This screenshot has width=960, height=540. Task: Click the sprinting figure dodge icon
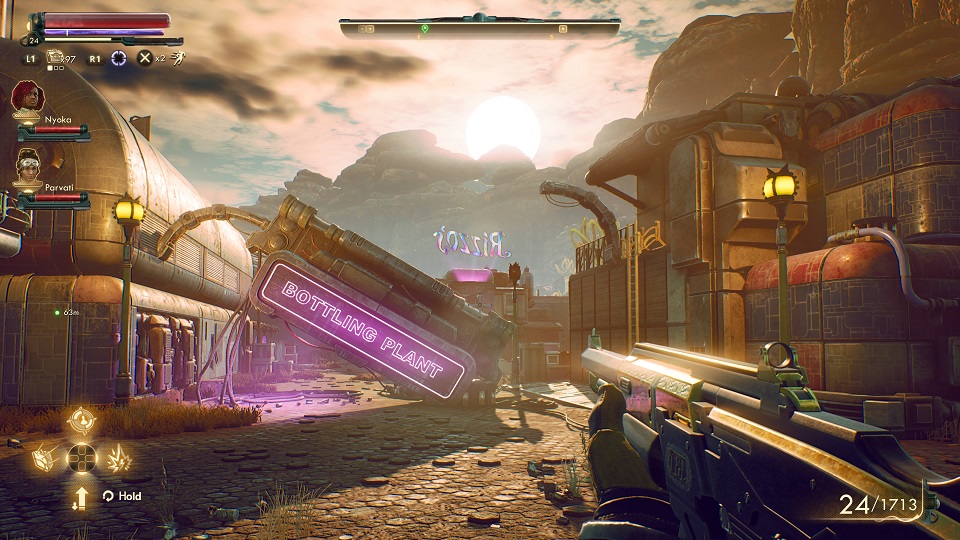(177, 58)
